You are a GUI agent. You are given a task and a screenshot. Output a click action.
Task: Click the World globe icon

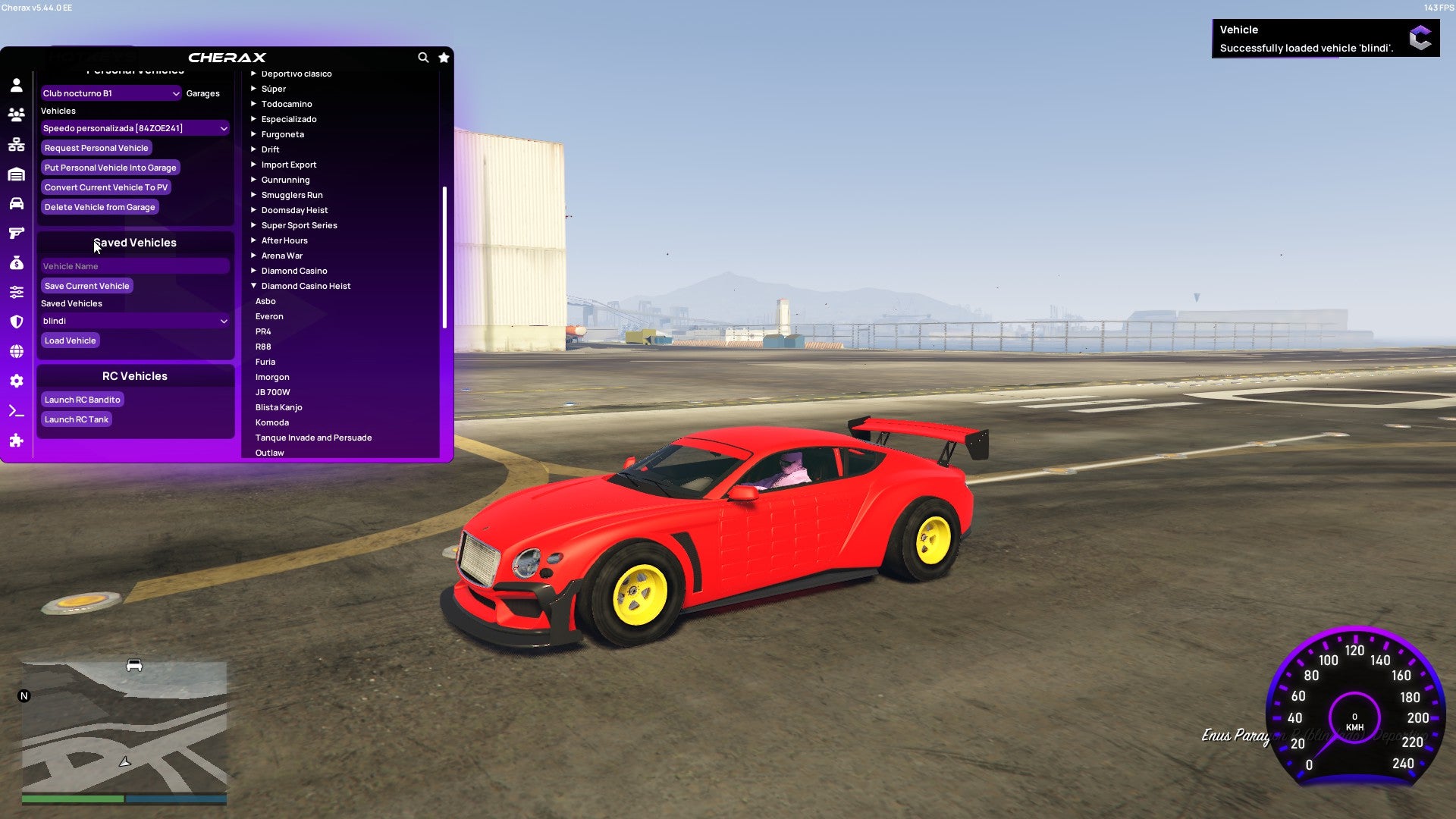tap(16, 351)
